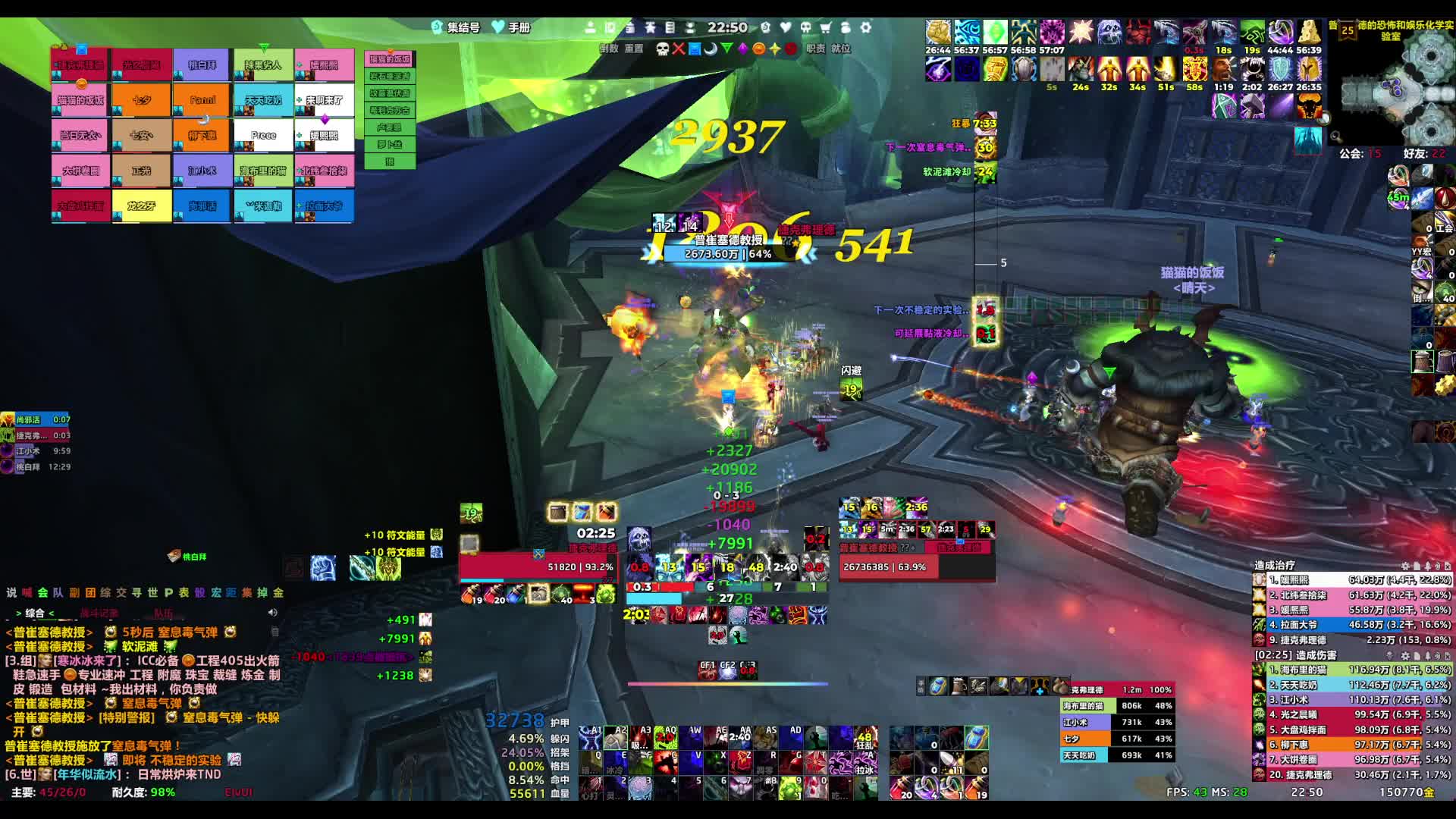The image size is (1456, 819).
Task: Click the 集结号 button on top bar
Action: click(x=457, y=28)
